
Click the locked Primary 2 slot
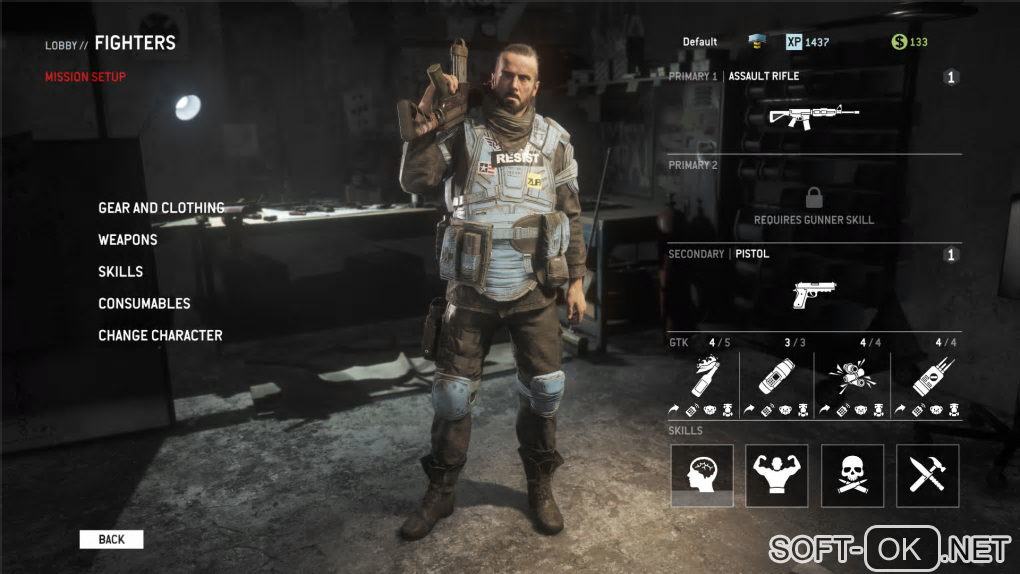click(814, 204)
